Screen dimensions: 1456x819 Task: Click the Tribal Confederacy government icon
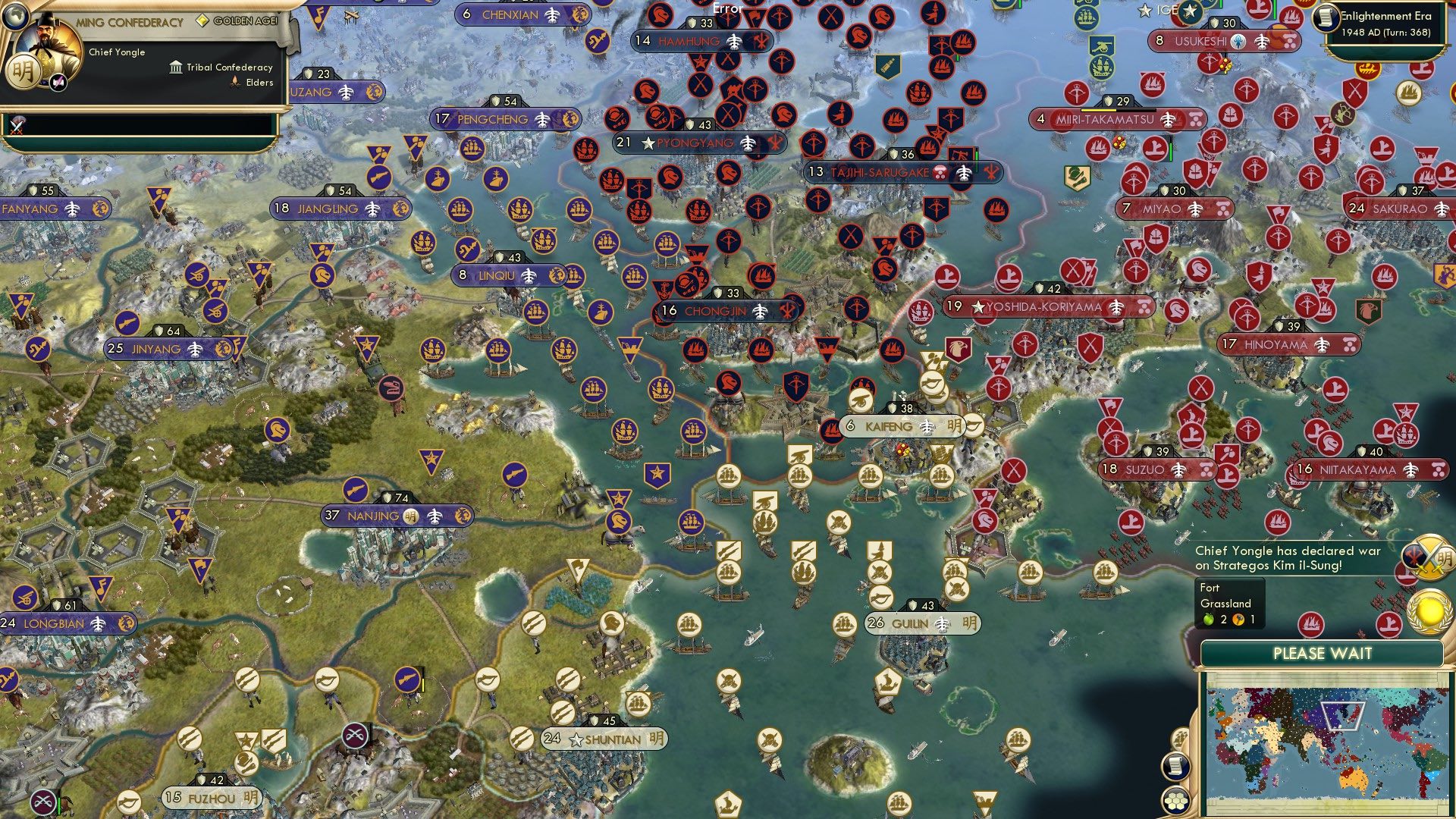[175, 67]
